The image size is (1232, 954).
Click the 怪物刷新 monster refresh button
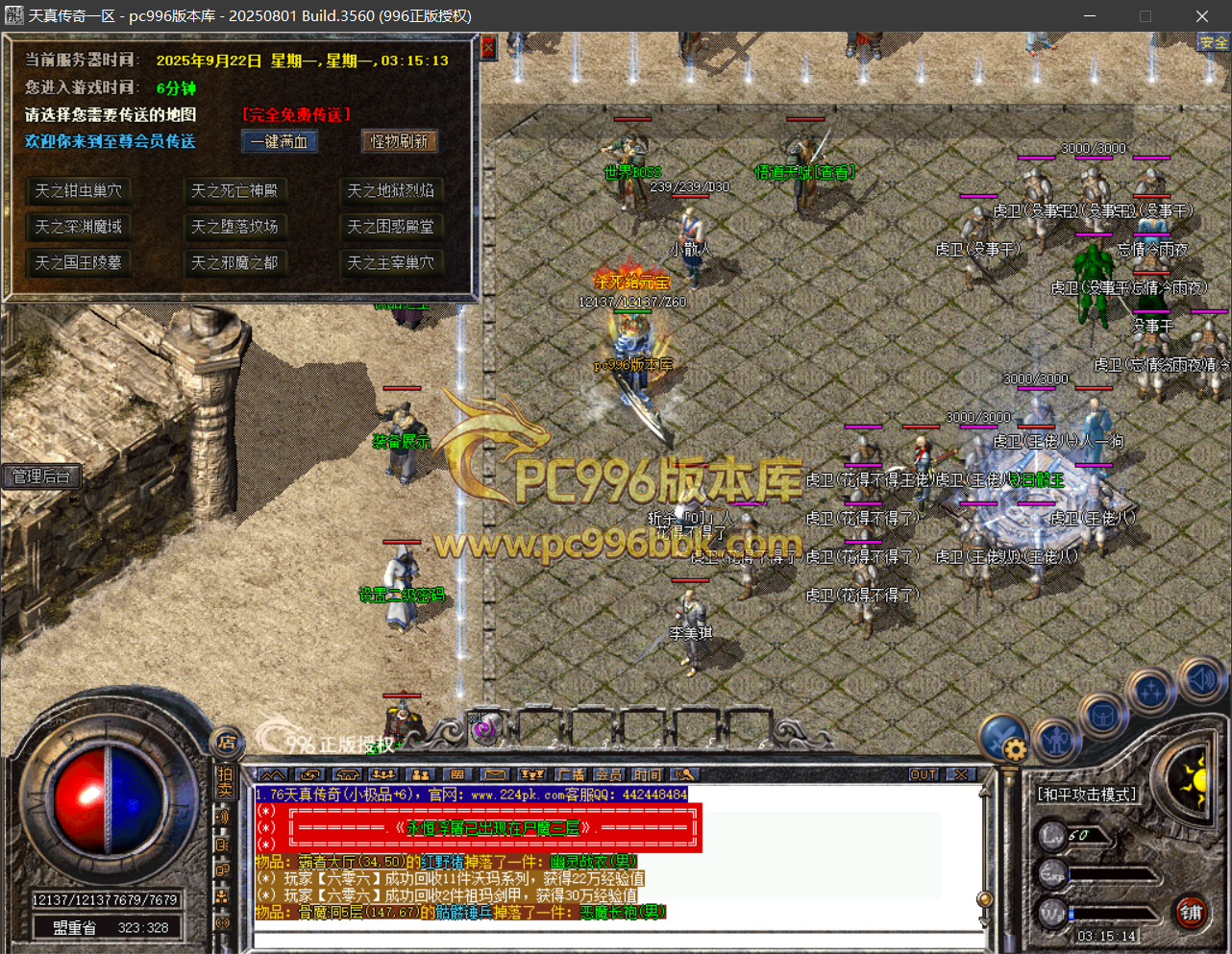399,141
